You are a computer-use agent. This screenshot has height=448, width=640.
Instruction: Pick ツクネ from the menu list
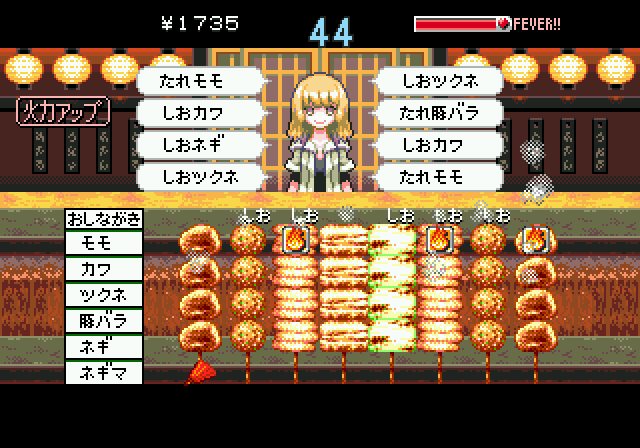(104, 295)
